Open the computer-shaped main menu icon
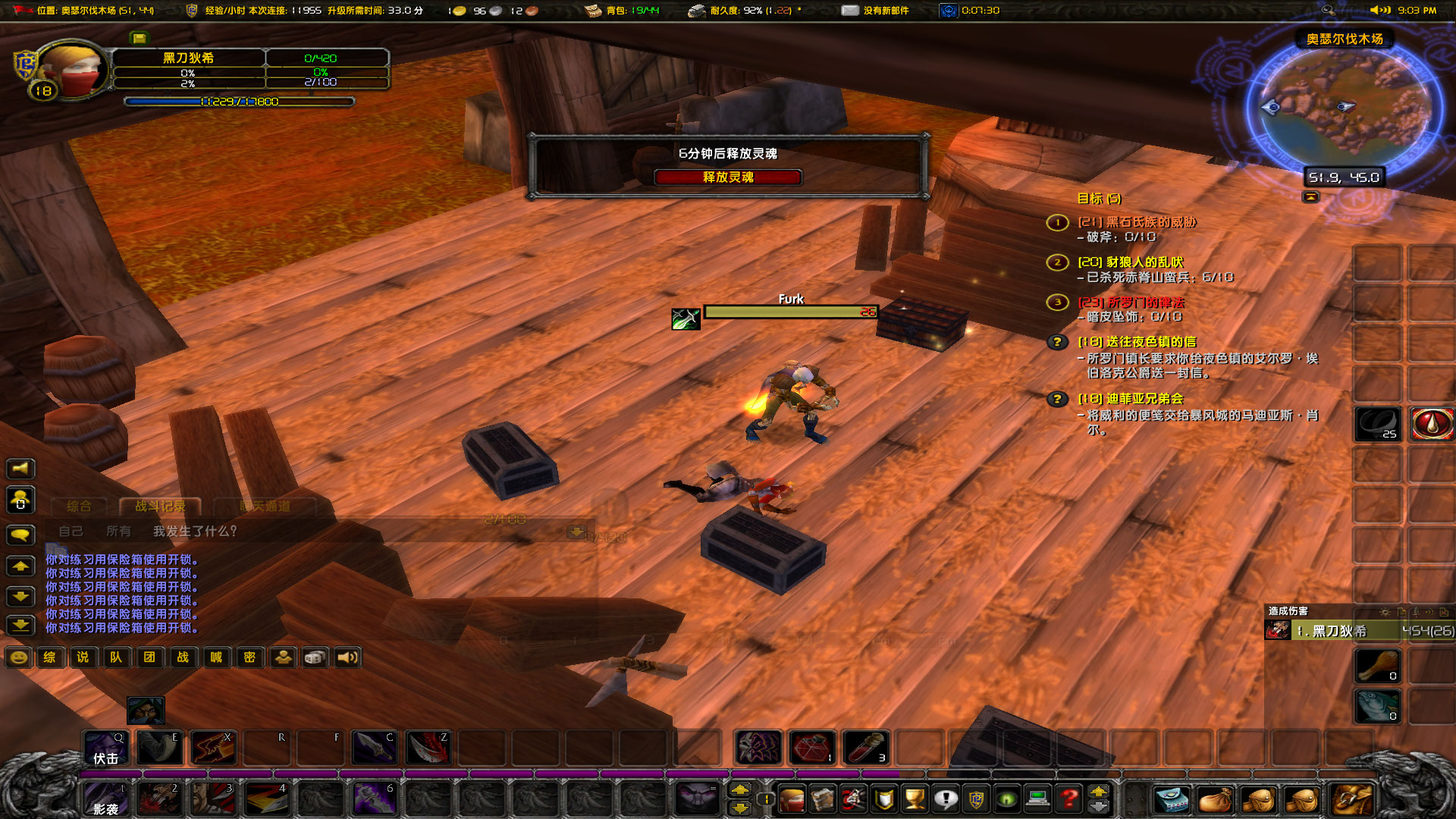 1037,800
